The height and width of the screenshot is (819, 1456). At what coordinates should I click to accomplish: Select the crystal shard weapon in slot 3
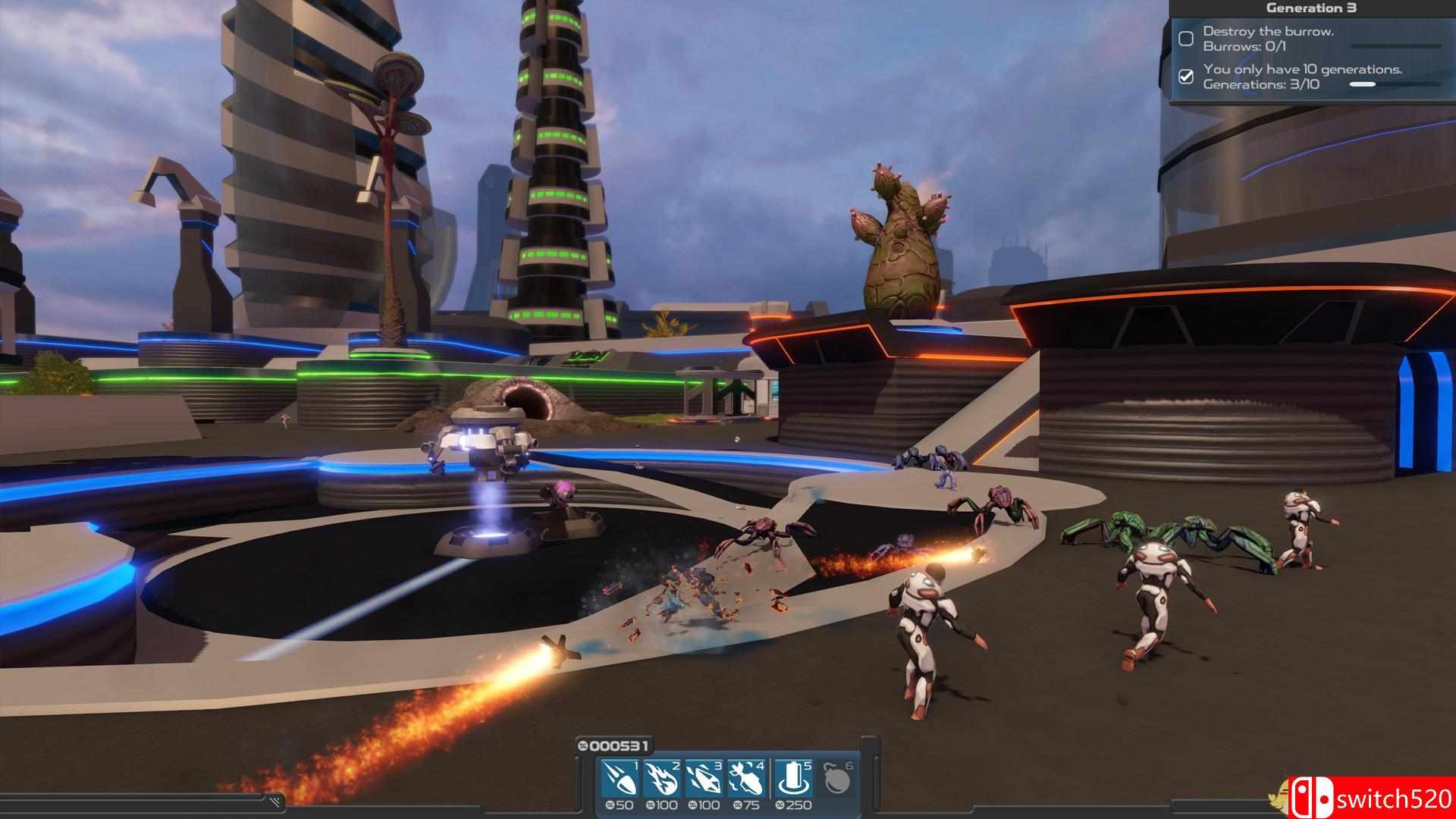pyautogui.click(x=704, y=779)
